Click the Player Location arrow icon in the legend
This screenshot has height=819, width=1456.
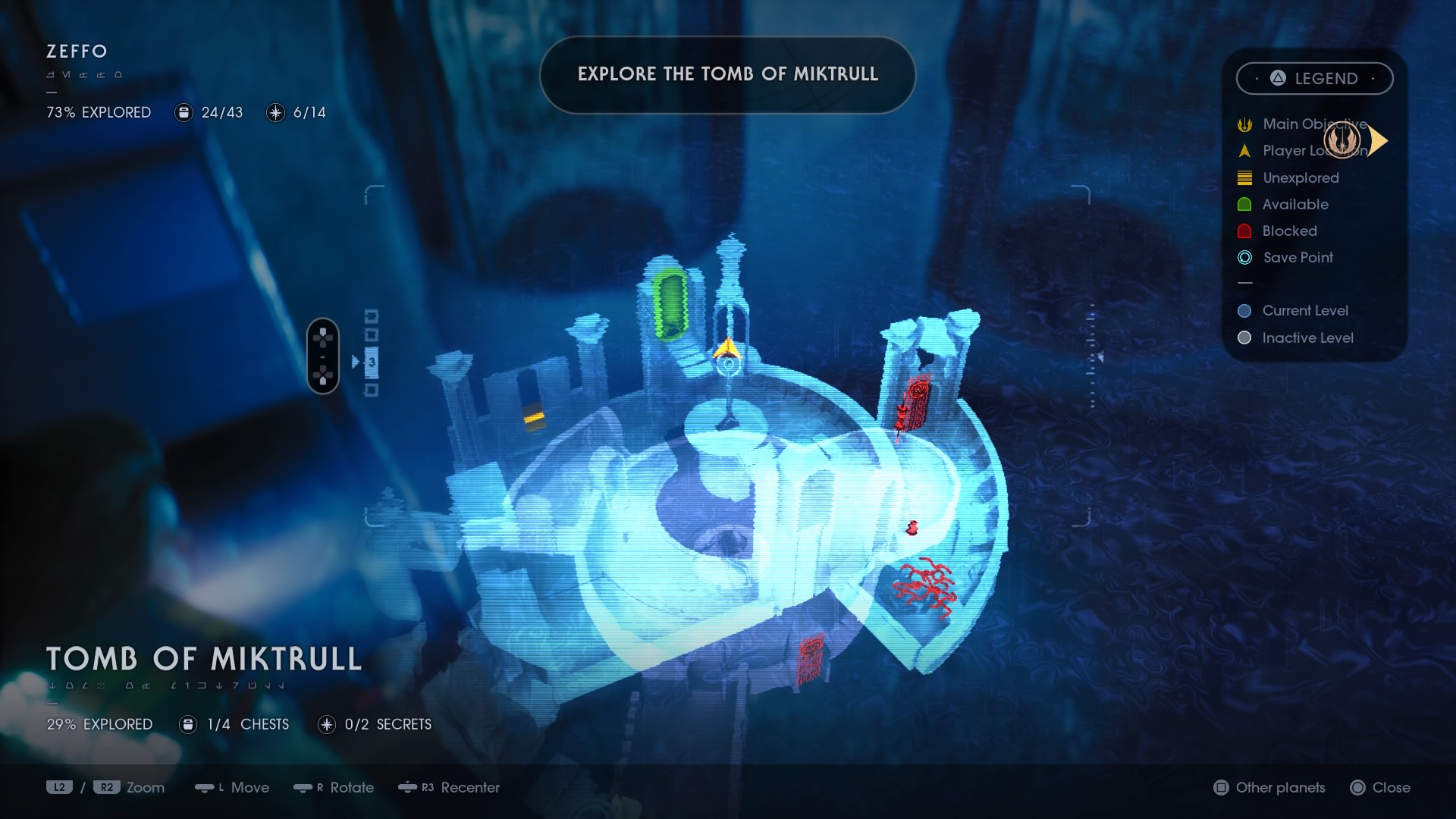[1244, 151]
